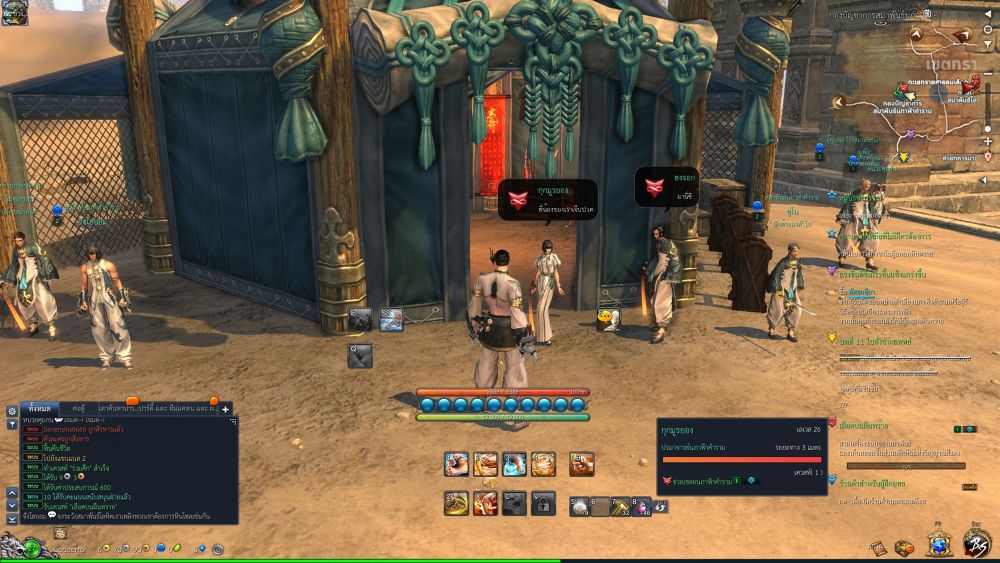Open the main menu BS emblem

coord(976,543)
